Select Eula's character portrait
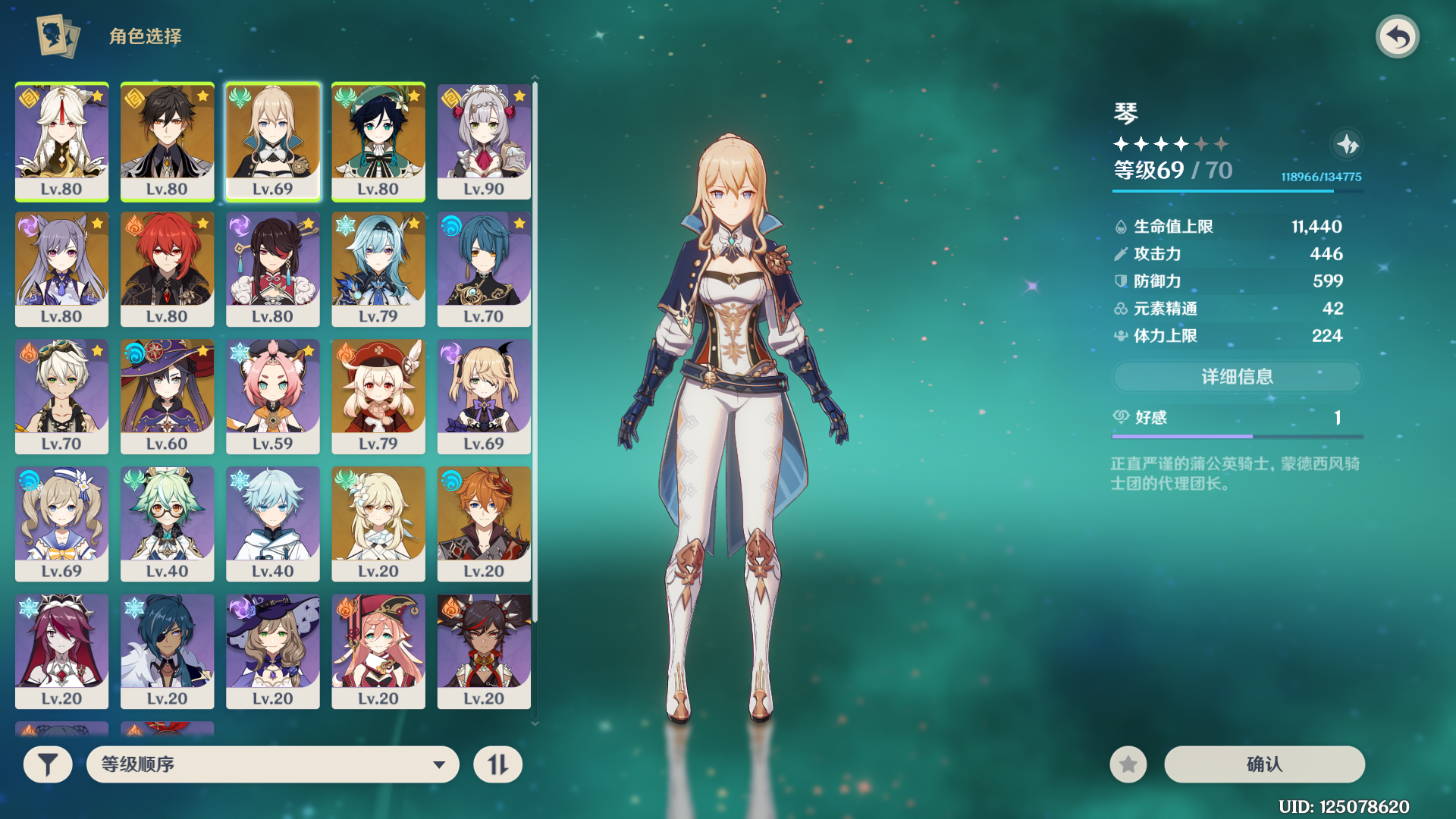The width and height of the screenshot is (1456, 819). [x=378, y=269]
